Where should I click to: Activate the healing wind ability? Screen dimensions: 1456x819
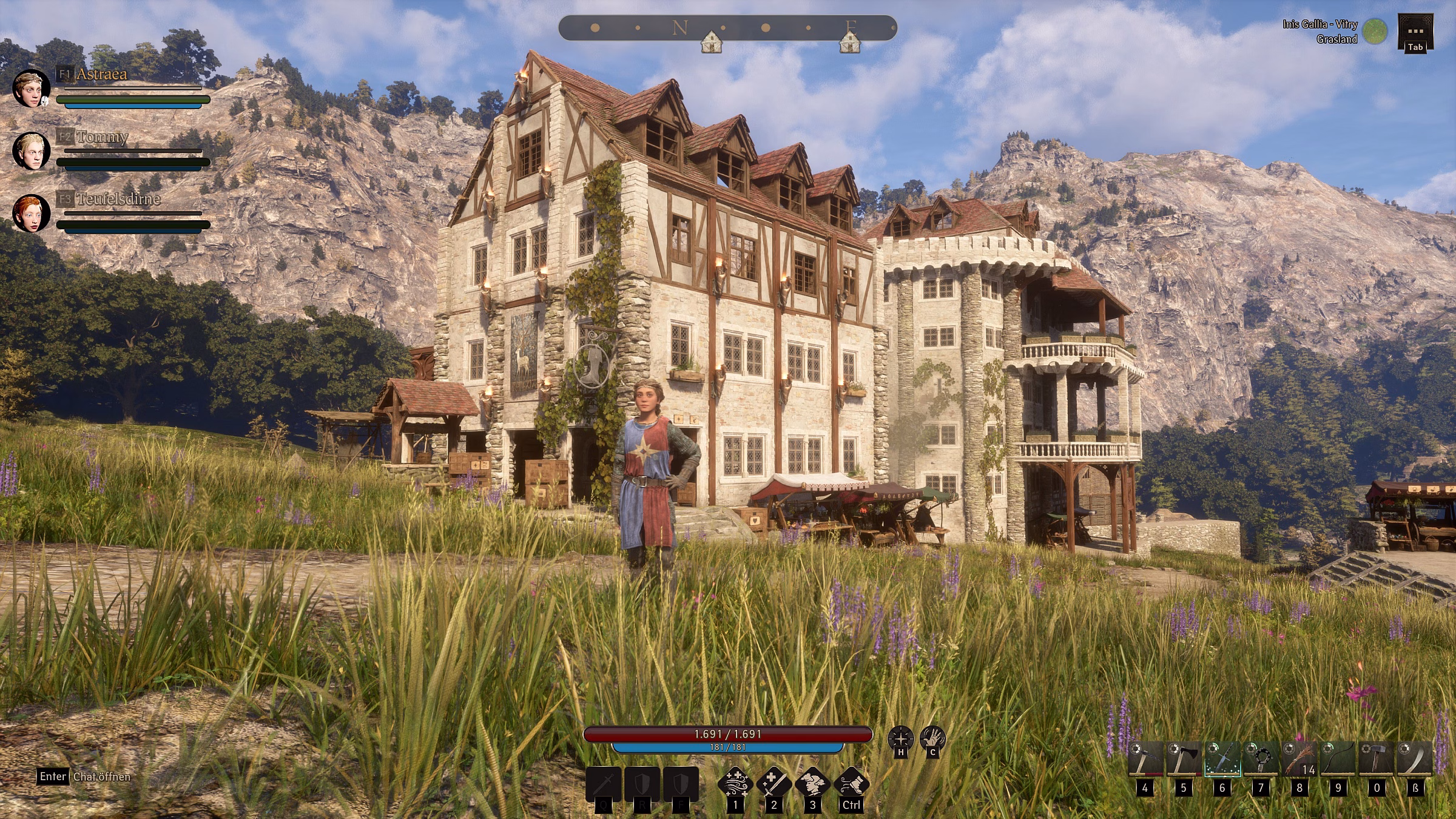(x=735, y=783)
